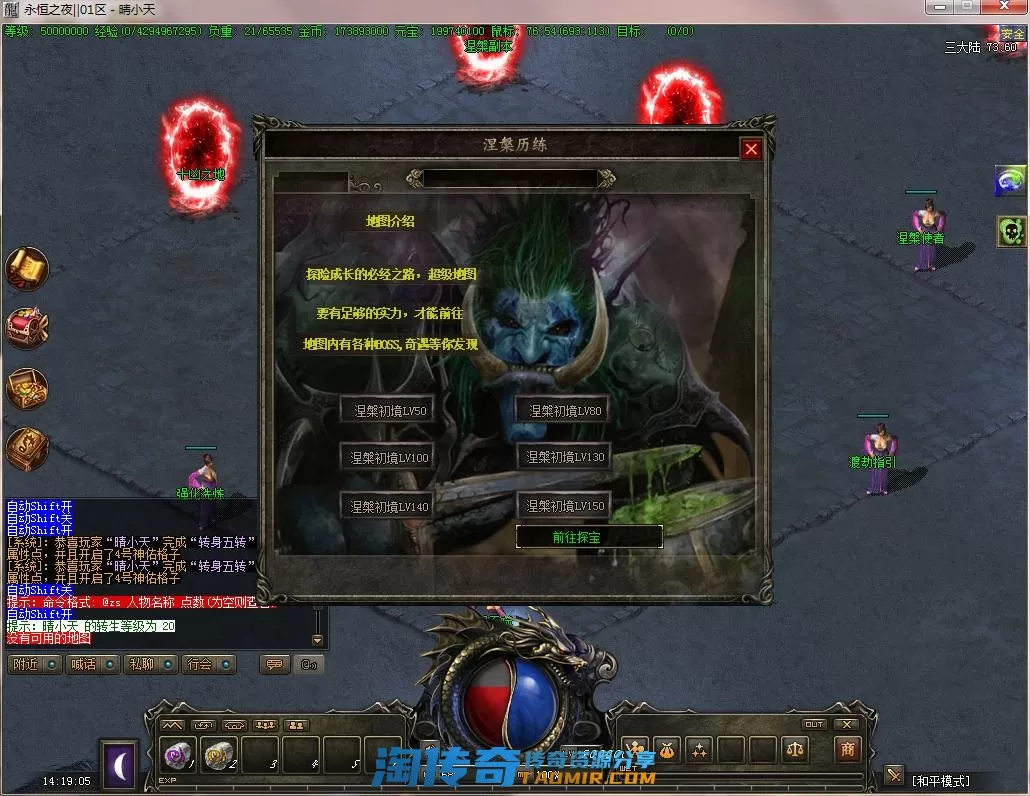Open the red gift box icon
The height and width of the screenshot is (796, 1030).
[x=27, y=328]
